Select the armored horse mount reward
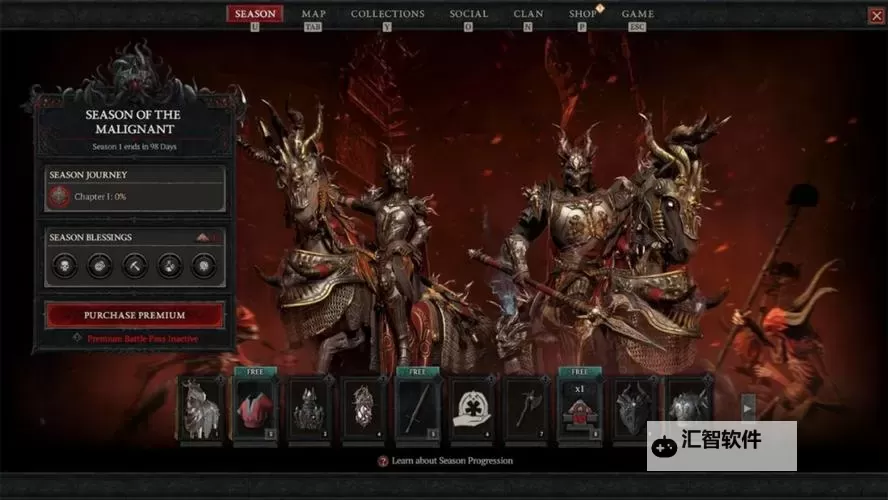The image size is (888, 500). coord(201,409)
